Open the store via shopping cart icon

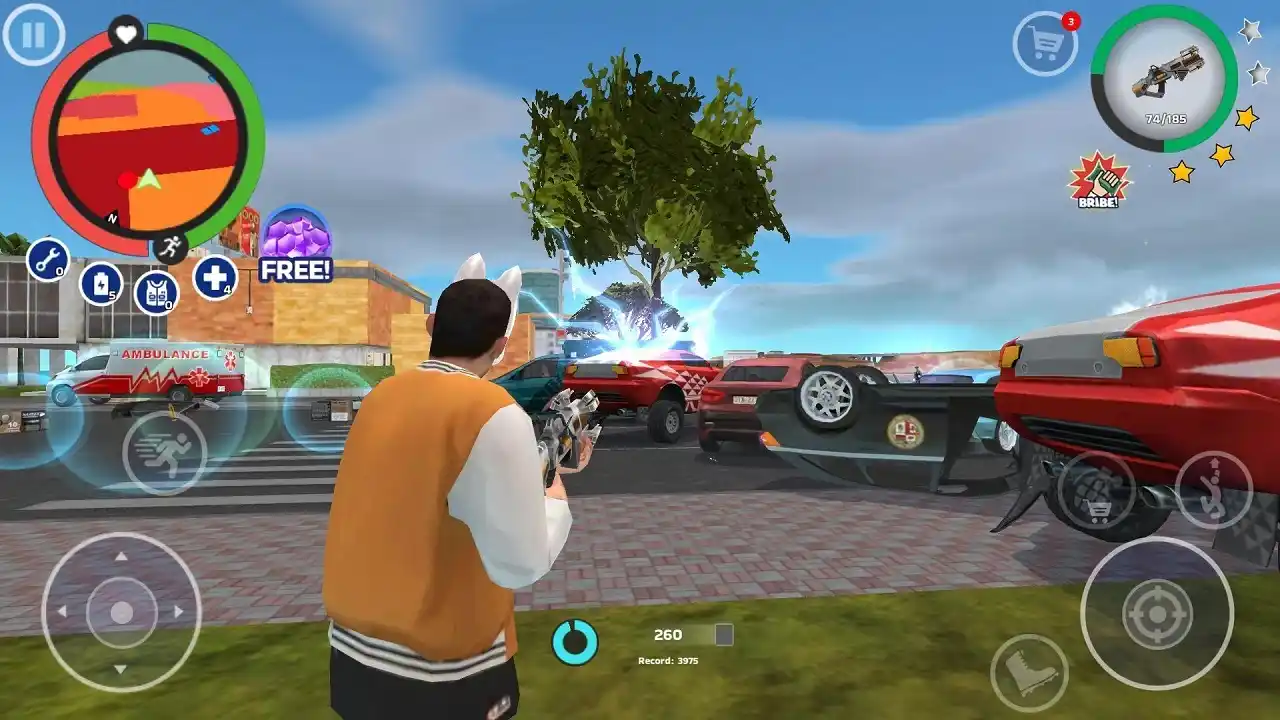[x=1046, y=43]
